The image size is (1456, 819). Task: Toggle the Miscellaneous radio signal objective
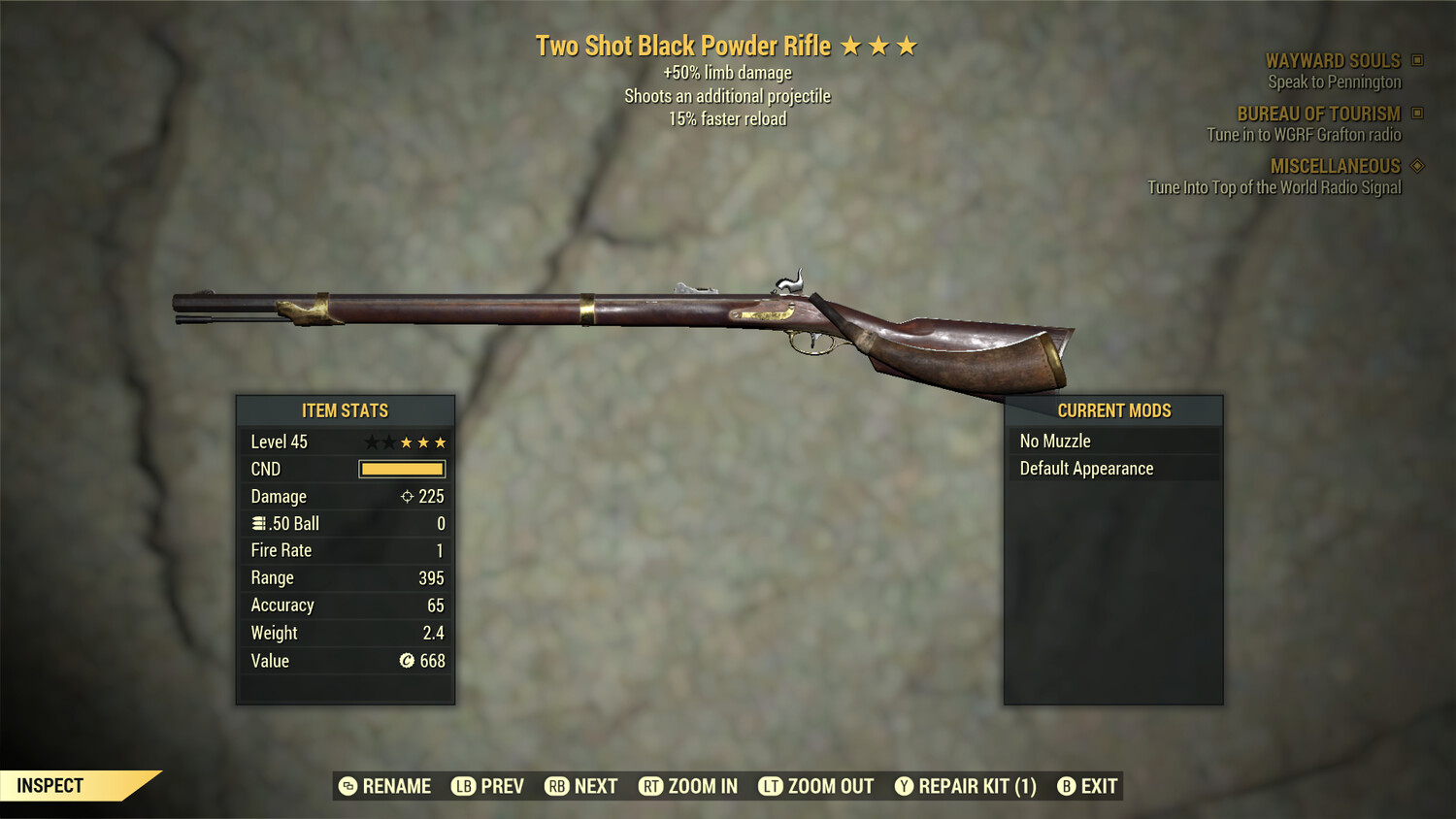1274,187
